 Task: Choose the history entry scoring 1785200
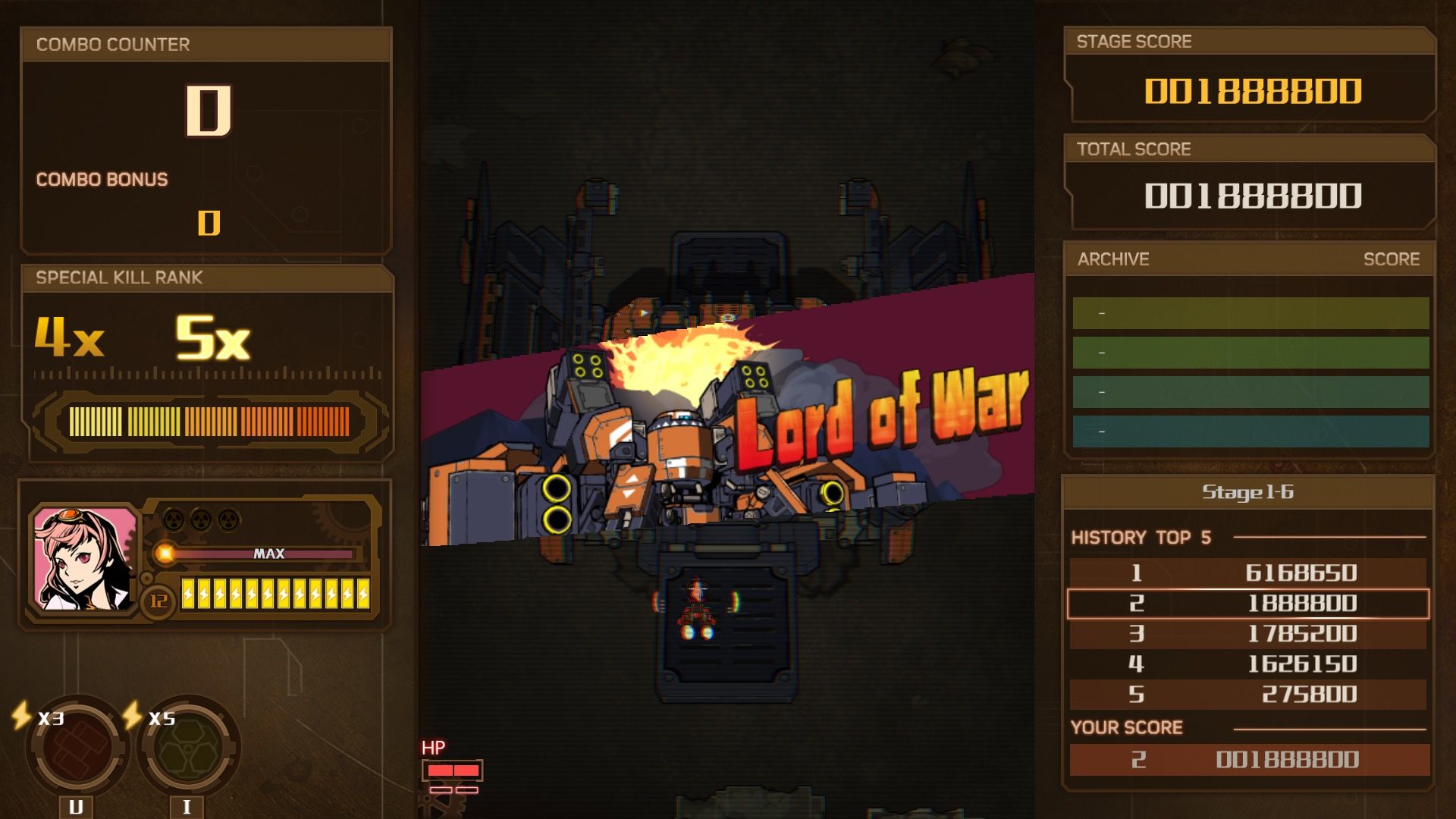tap(1247, 634)
